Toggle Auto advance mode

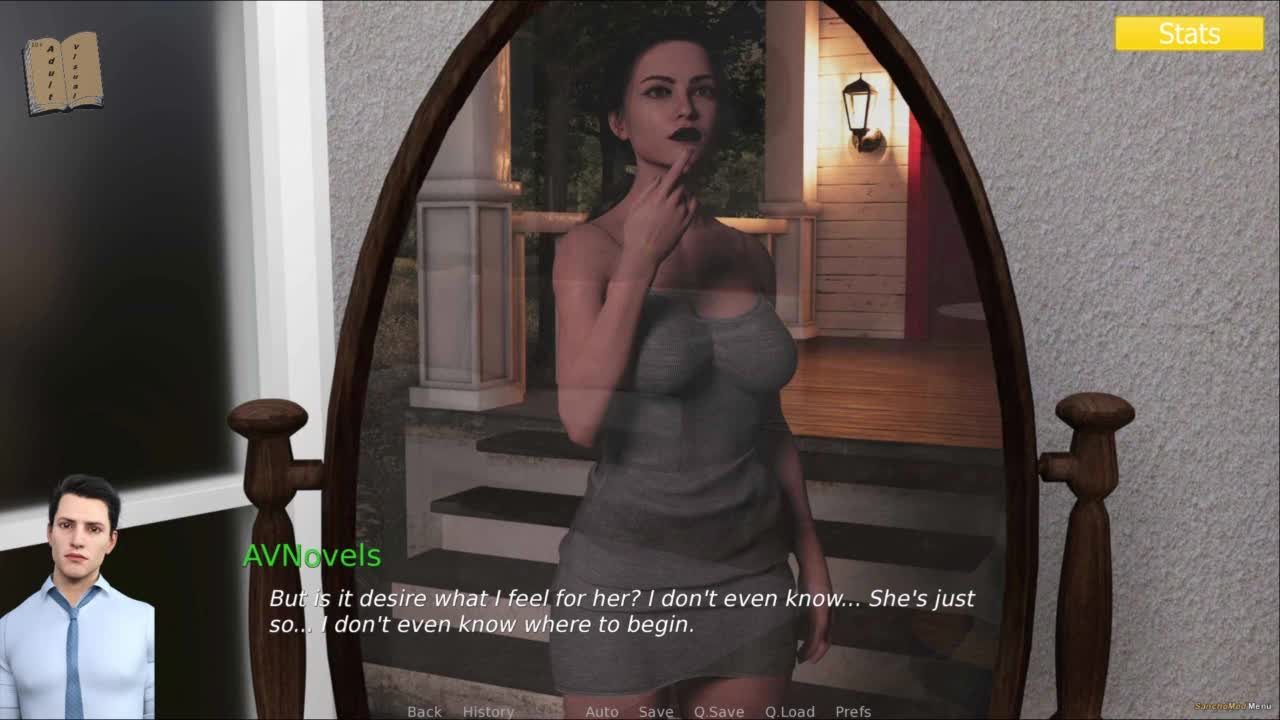(x=602, y=711)
